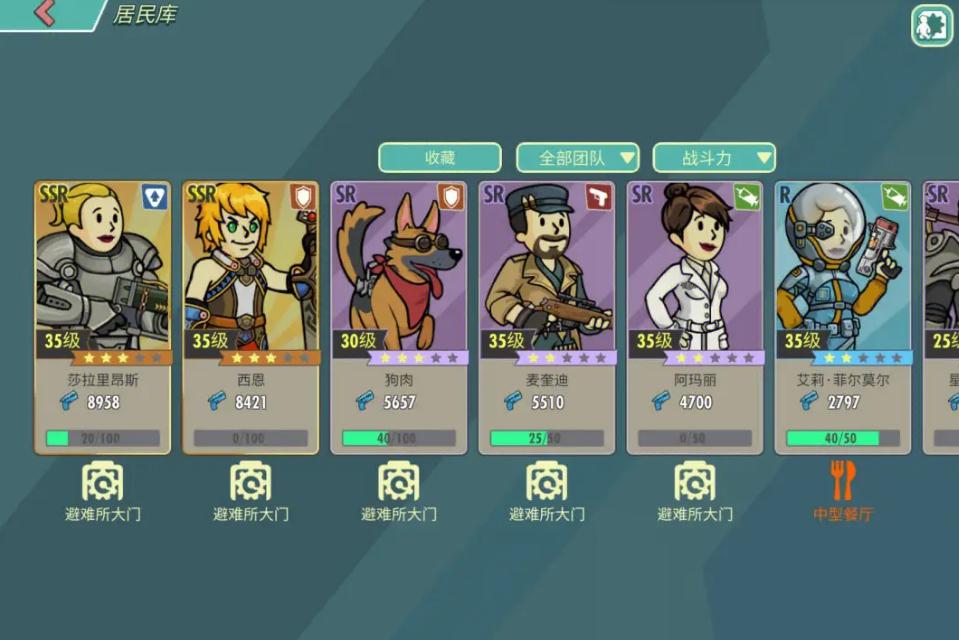959x640 pixels.
Task: Select 避难所大门 icon beneath 阿玛丽
Action: pyautogui.click(x=694, y=482)
